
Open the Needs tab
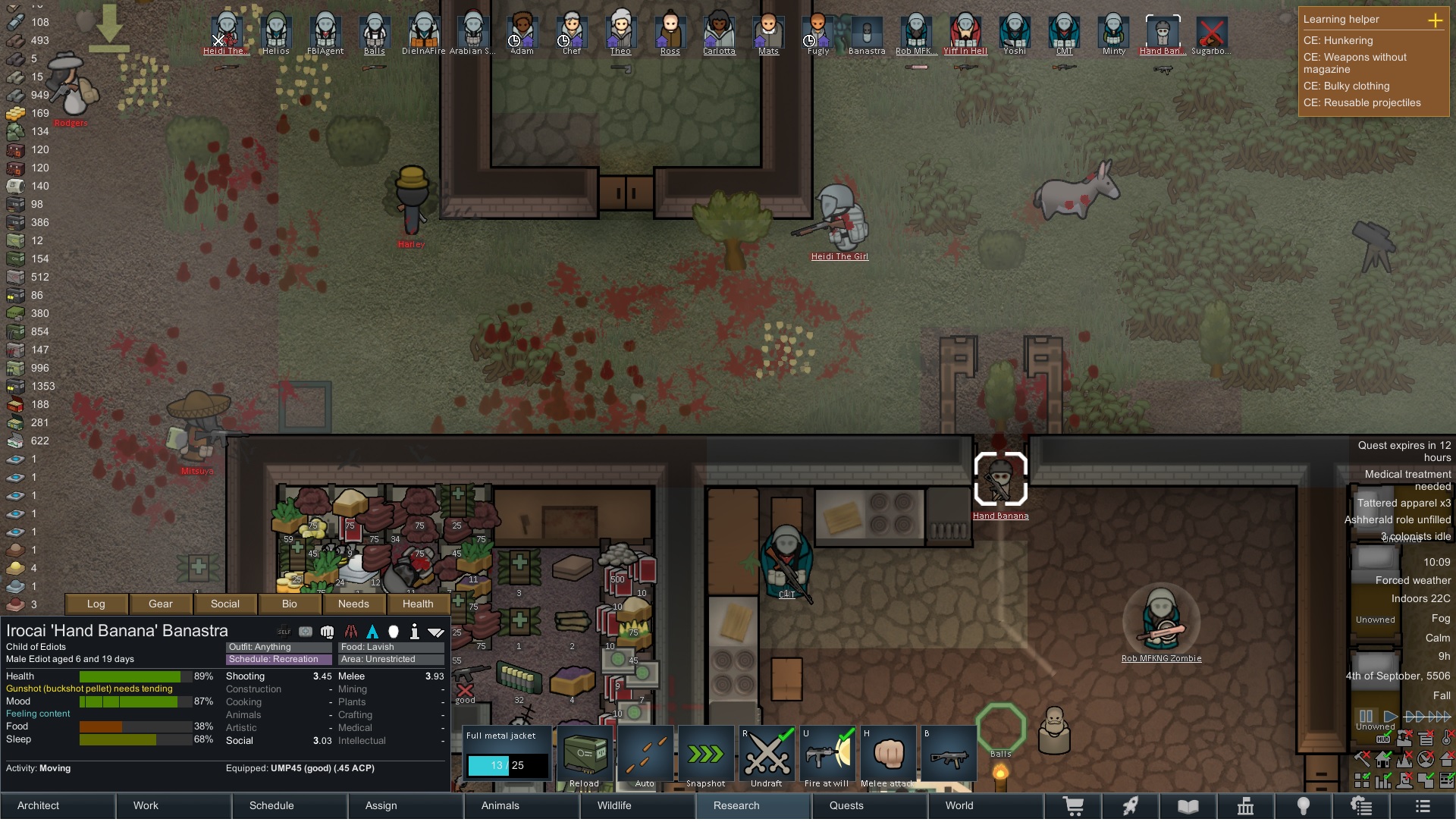click(353, 604)
